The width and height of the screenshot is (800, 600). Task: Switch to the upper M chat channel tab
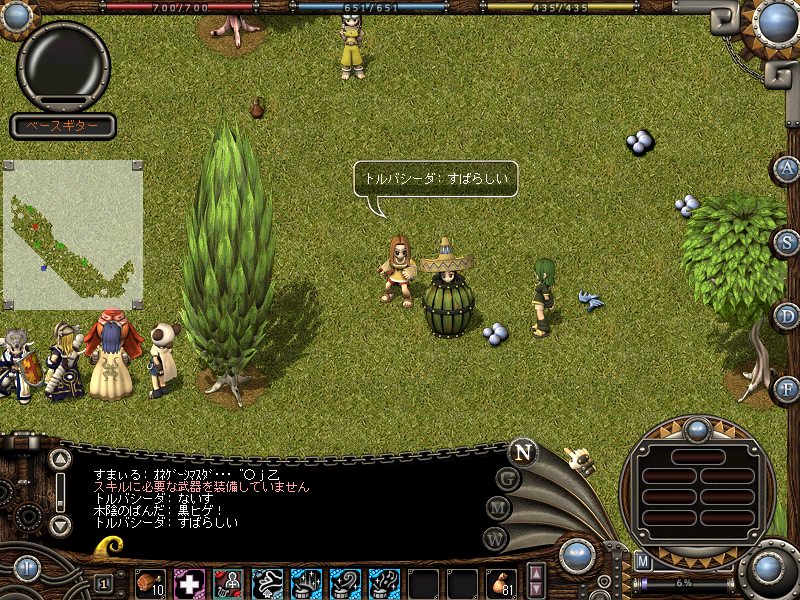click(x=499, y=508)
